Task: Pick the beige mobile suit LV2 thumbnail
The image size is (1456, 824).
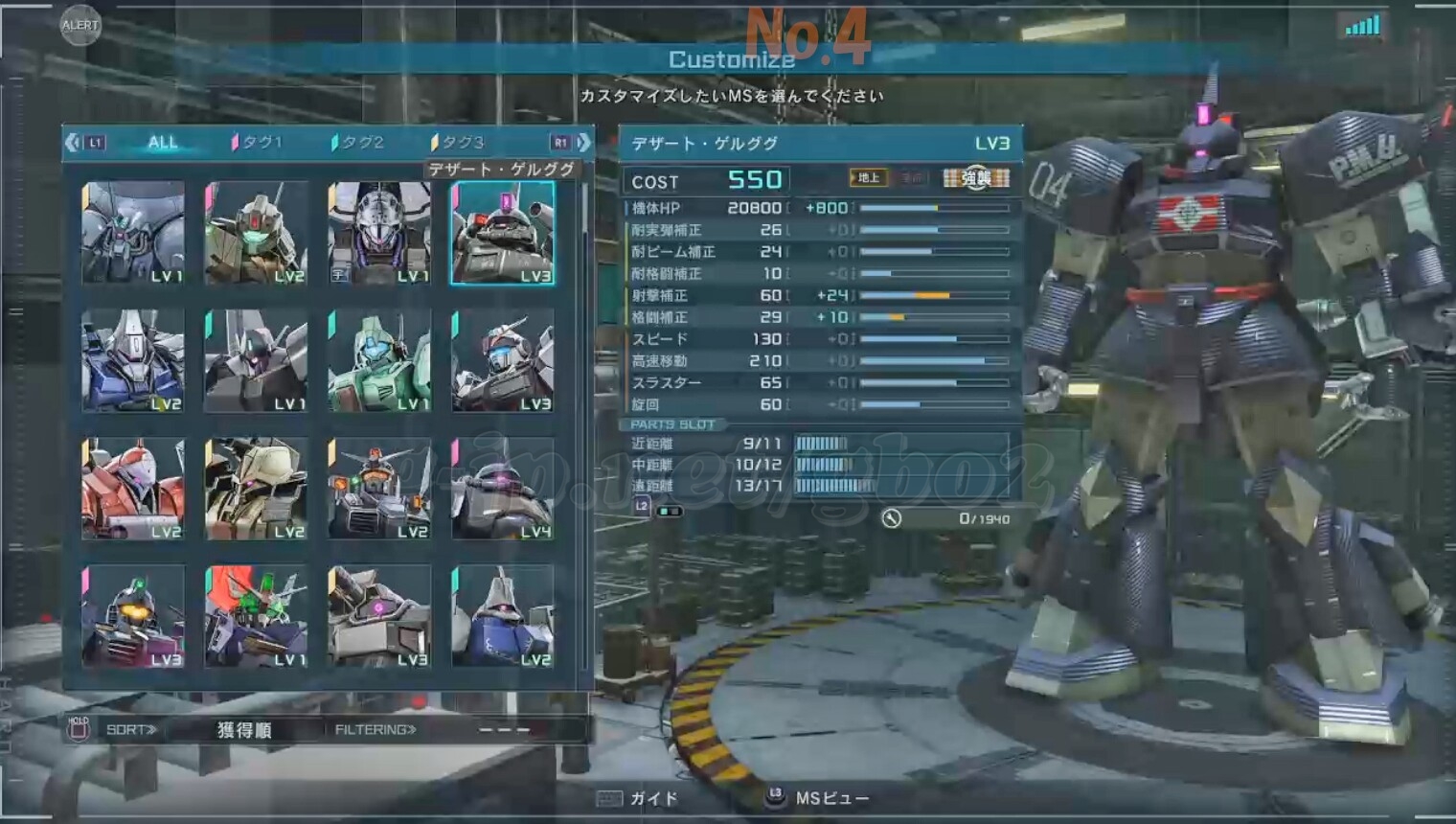Action: pyautogui.click(x=256, y=489)
